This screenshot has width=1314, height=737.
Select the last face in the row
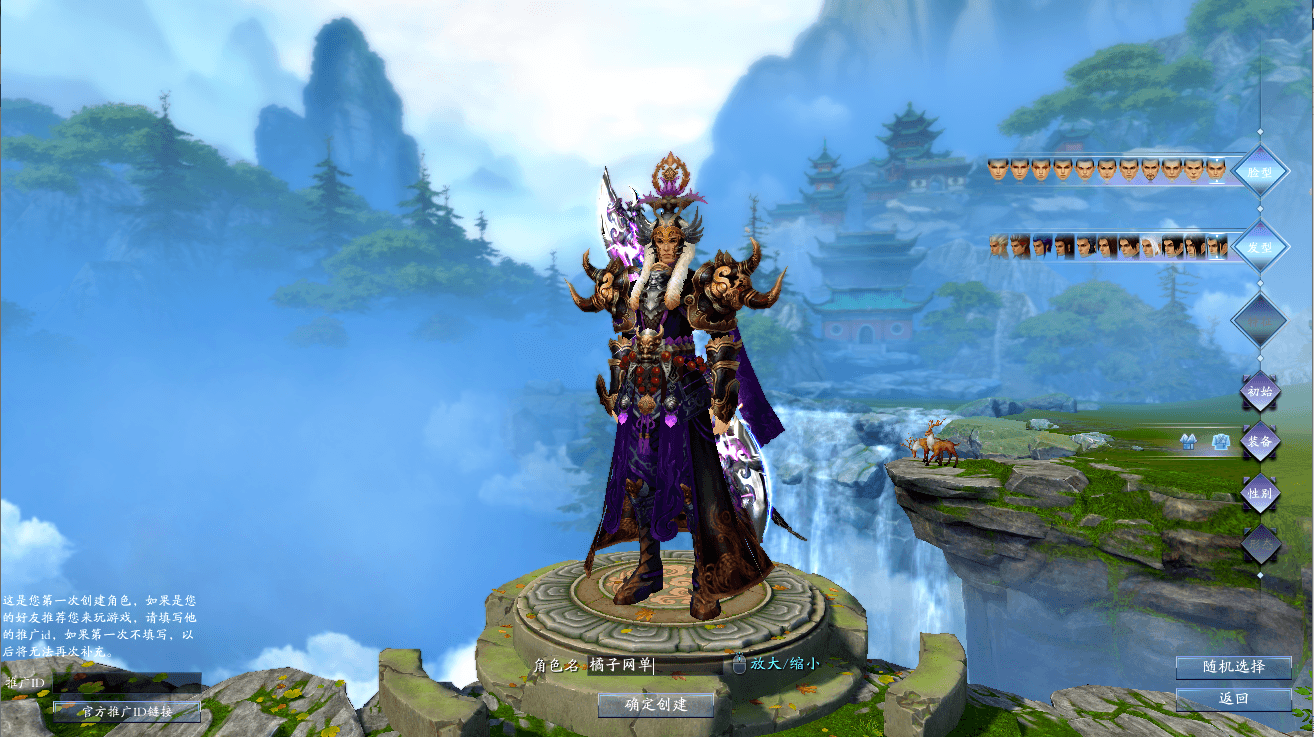[x=1216, y=170]
